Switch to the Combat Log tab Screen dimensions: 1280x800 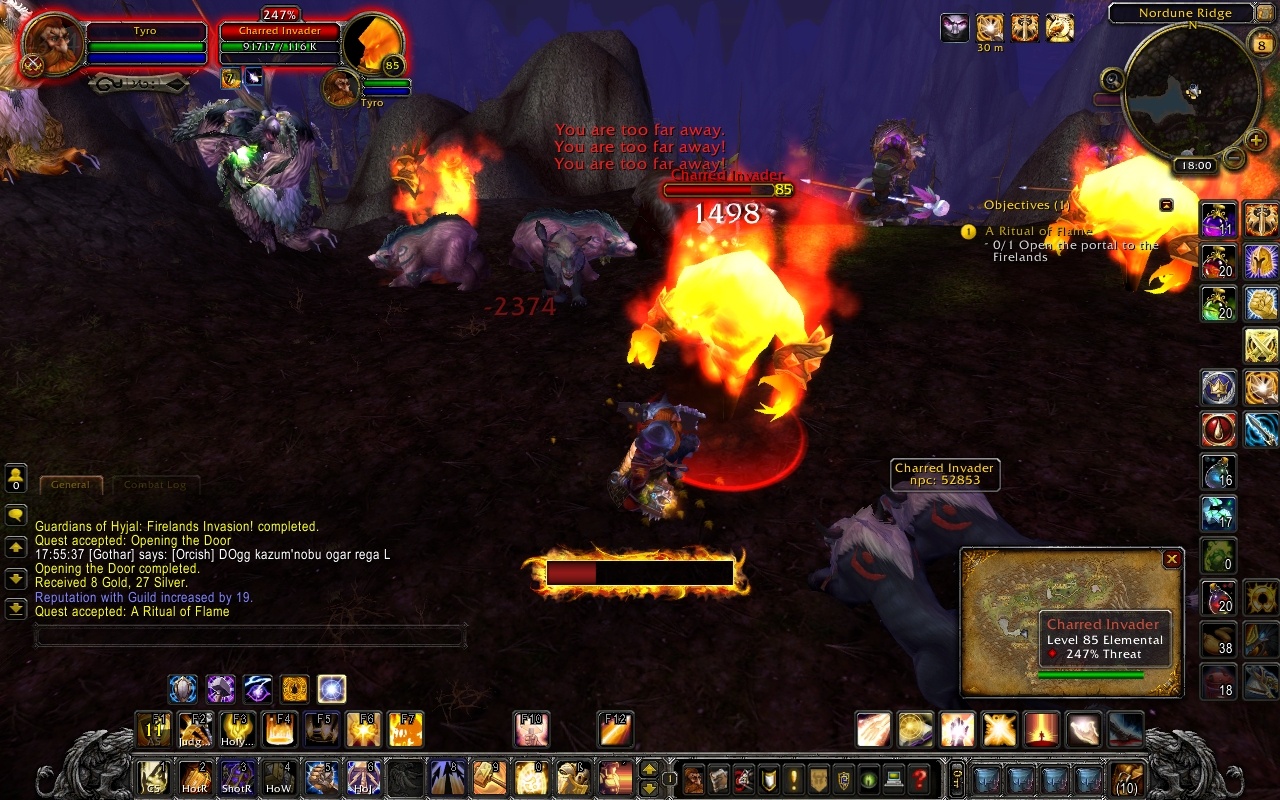point(155,485)
